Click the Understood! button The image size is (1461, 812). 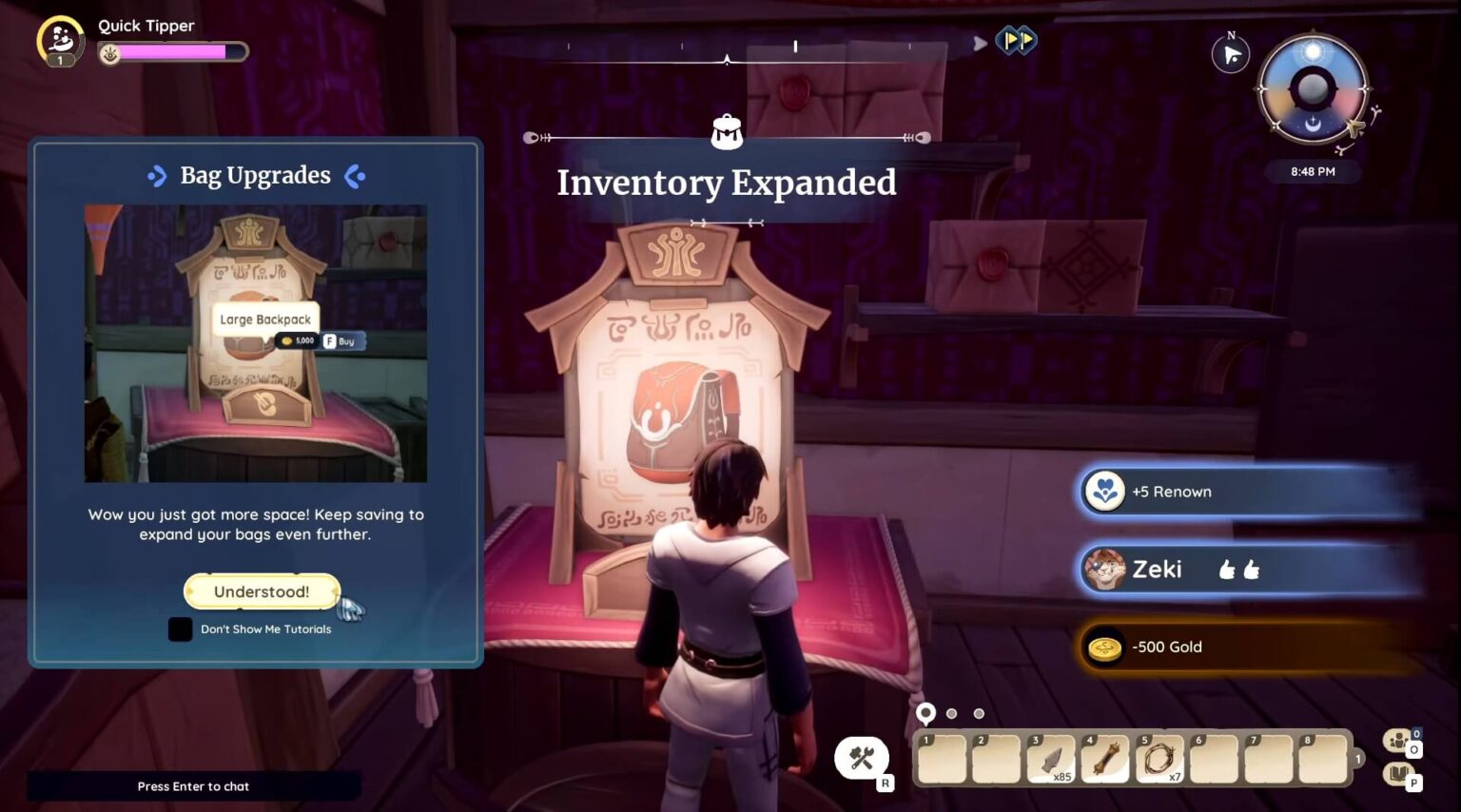click(x=261, y=590)
